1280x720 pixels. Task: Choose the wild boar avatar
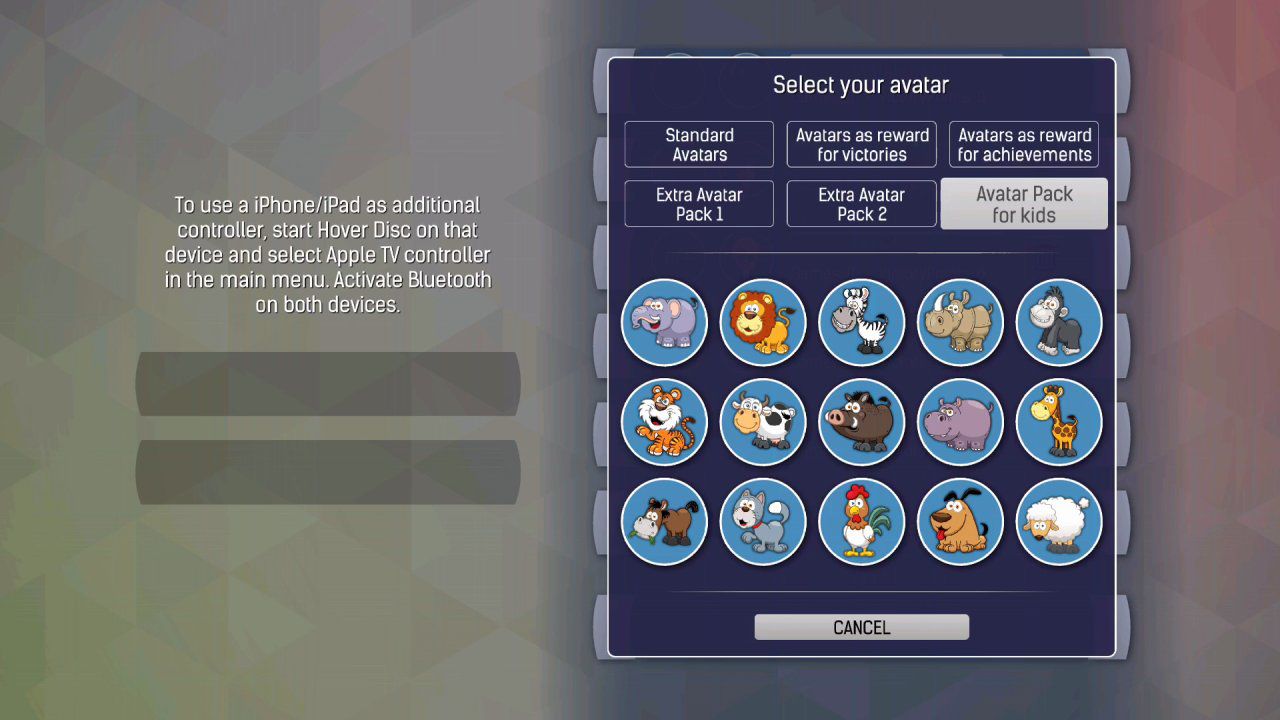[x=861, y=422]
